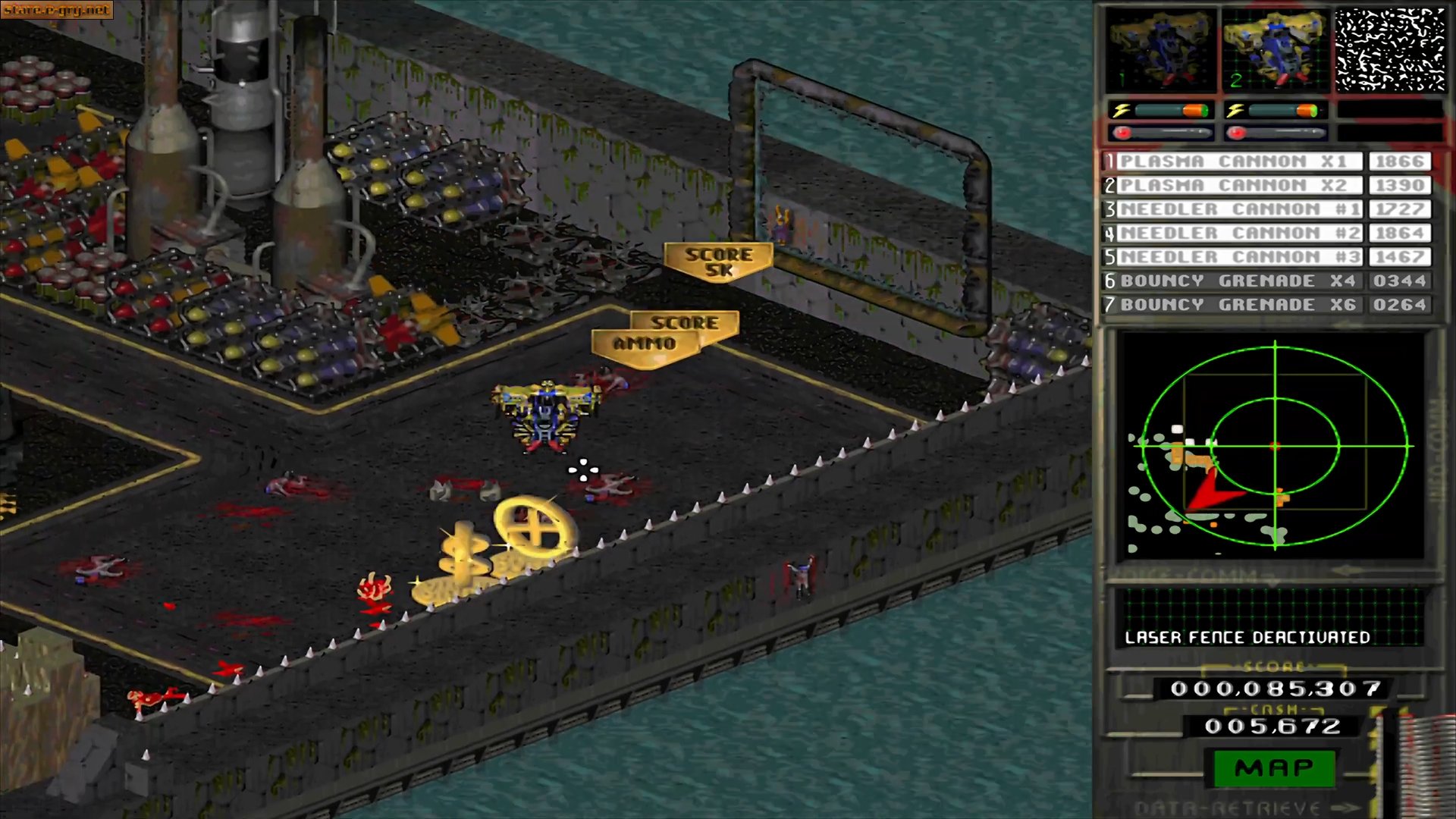
Task: Click the green radar minimap
Action: click(1275, 446)
